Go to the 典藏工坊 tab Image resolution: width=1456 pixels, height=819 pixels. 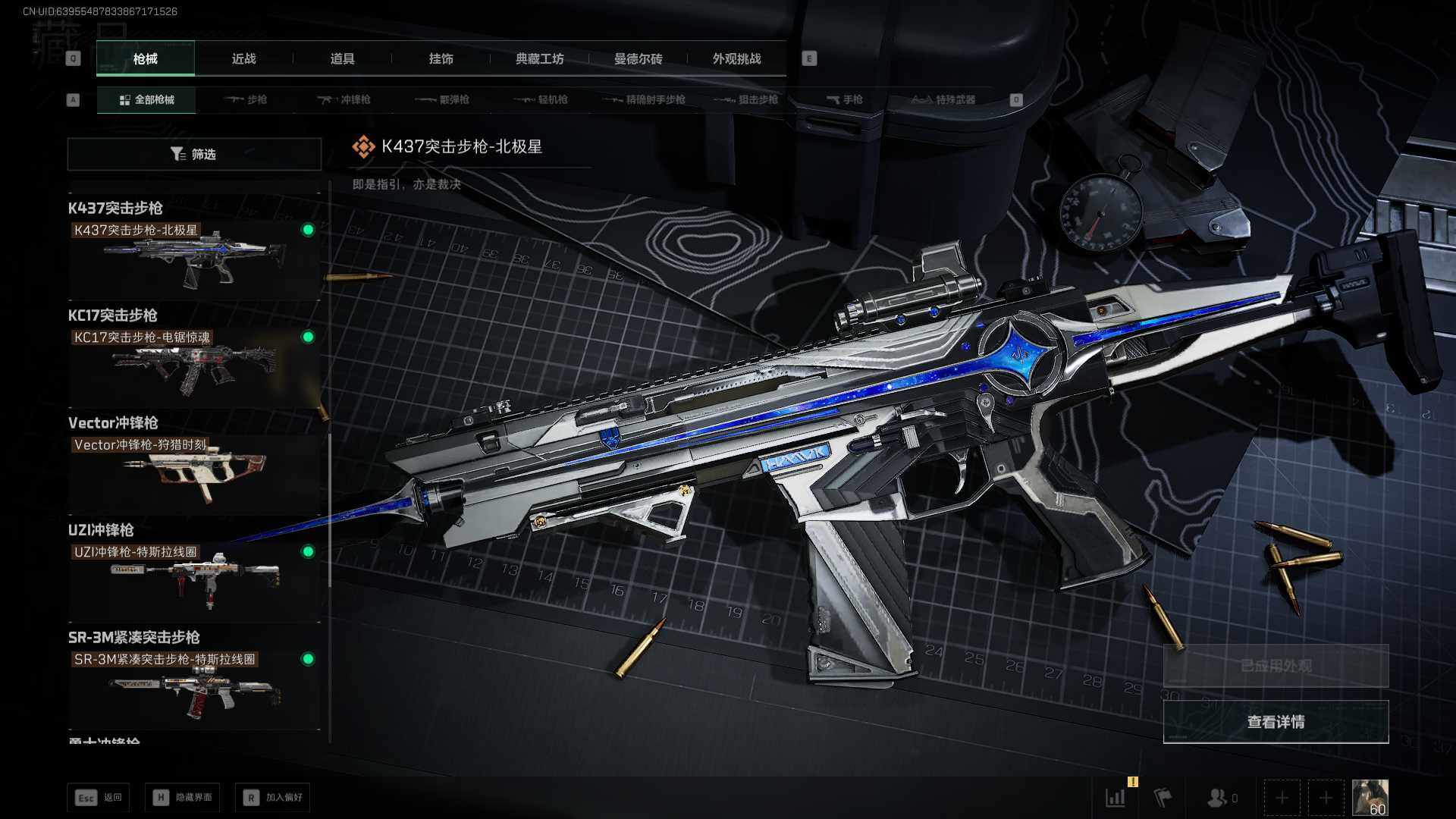click(539, 58)
